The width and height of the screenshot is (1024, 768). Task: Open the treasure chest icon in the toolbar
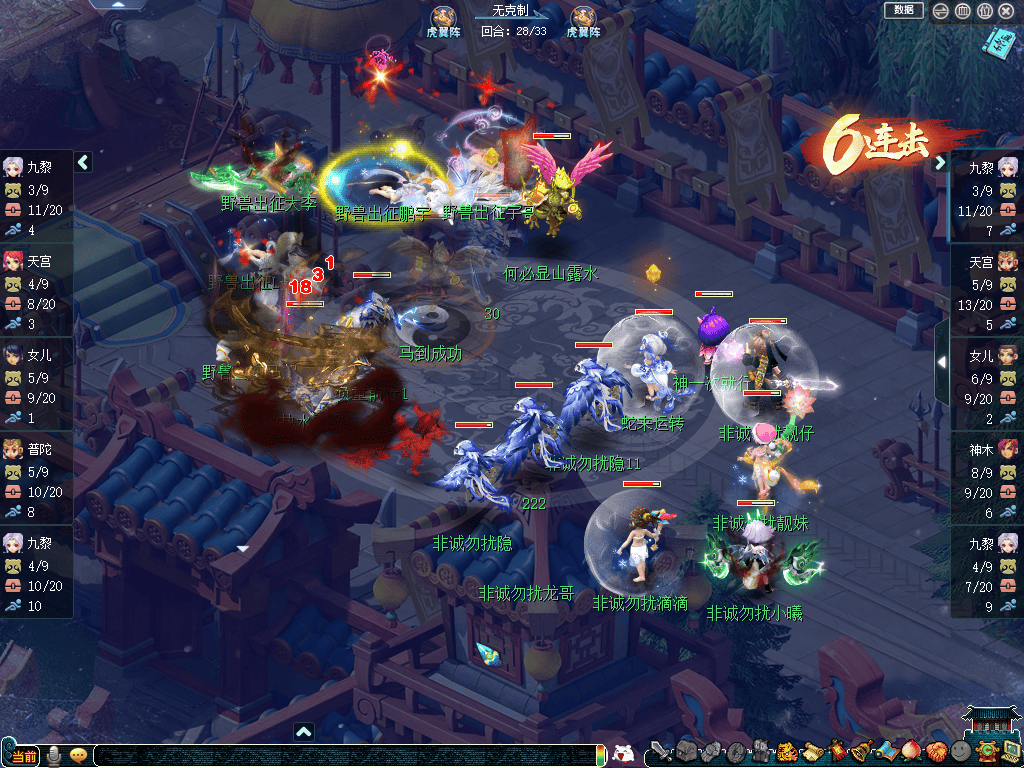click(x=686, y=751)
